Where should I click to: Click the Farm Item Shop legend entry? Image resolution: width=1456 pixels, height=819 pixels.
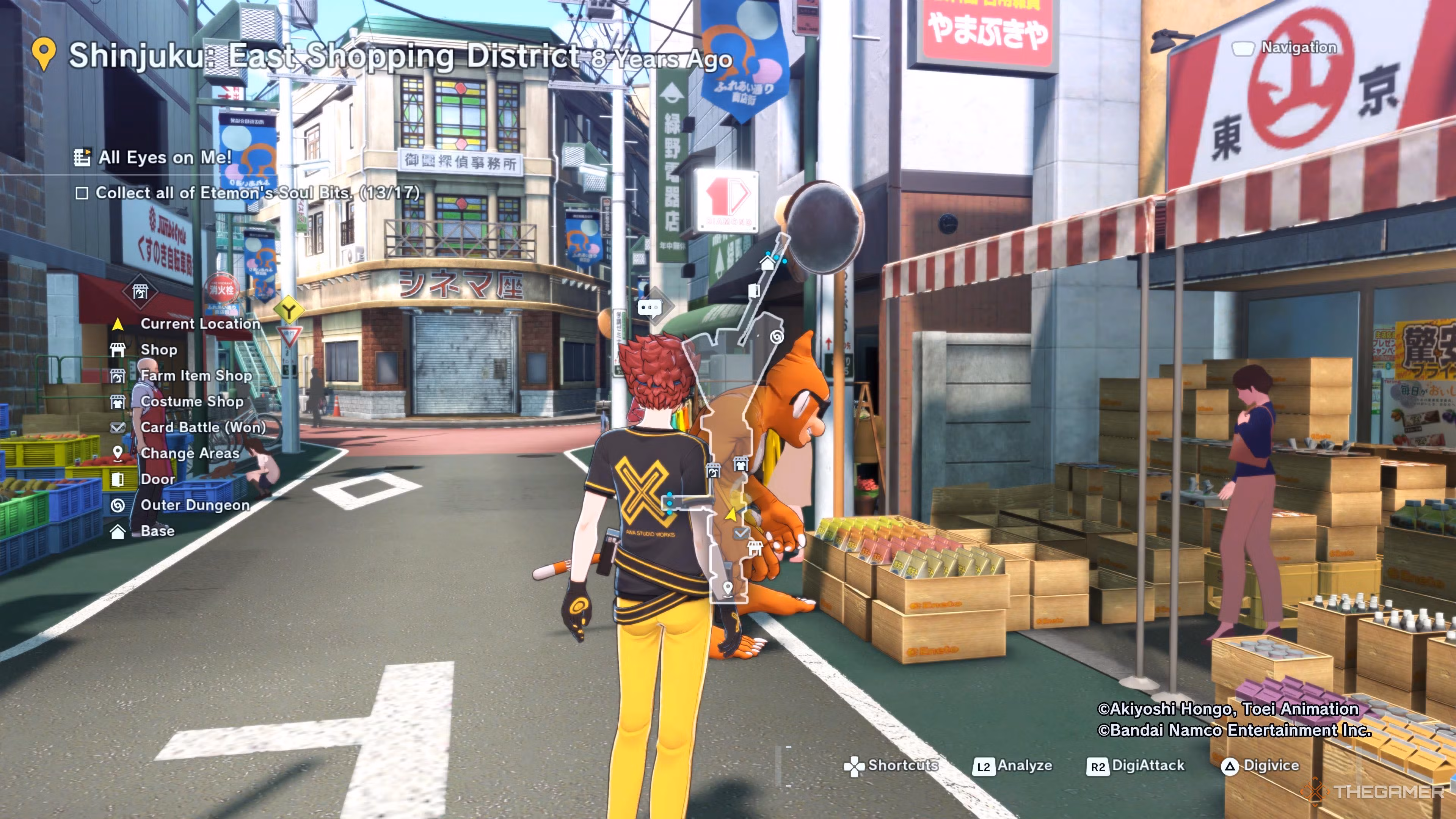[196, 376]
